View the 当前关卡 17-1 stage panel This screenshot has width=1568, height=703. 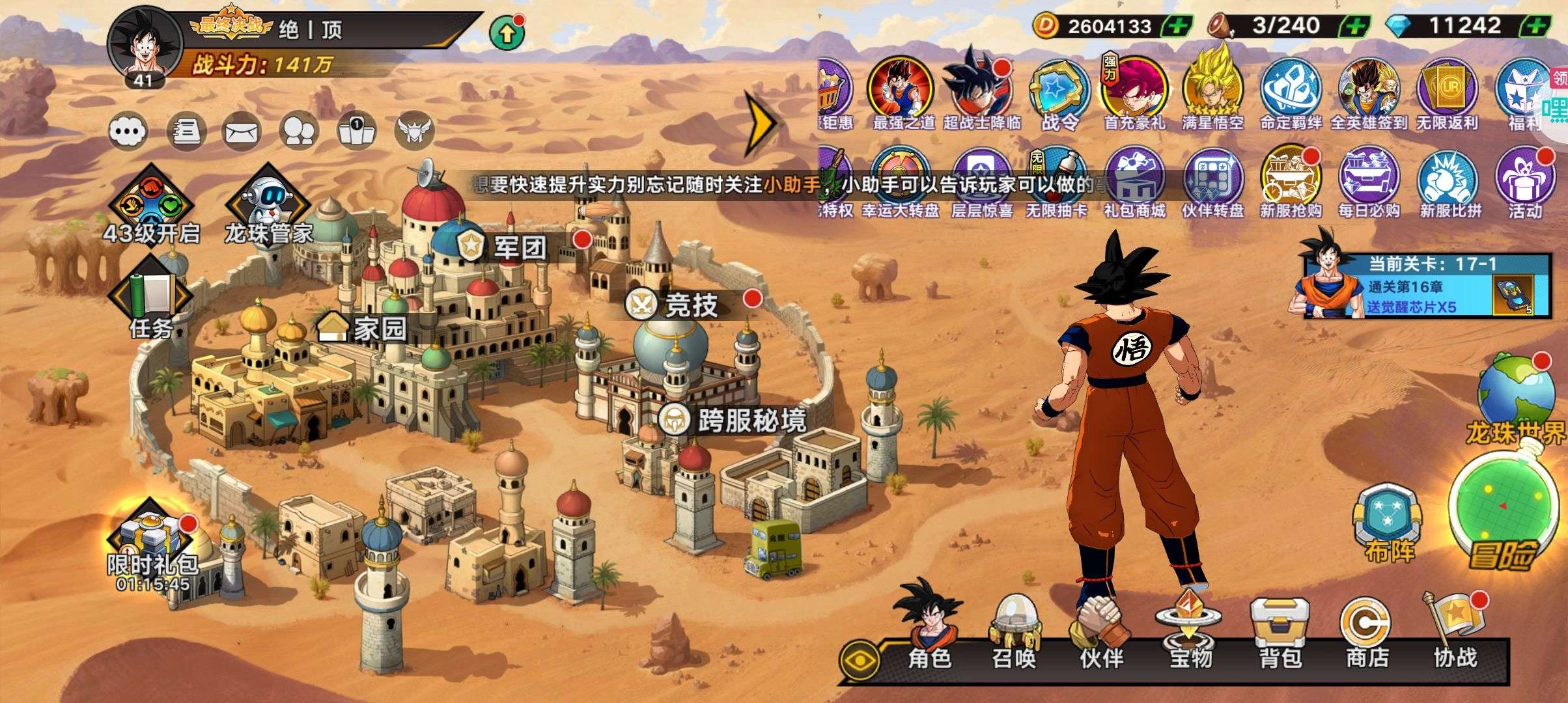[x=1418, y=286]
